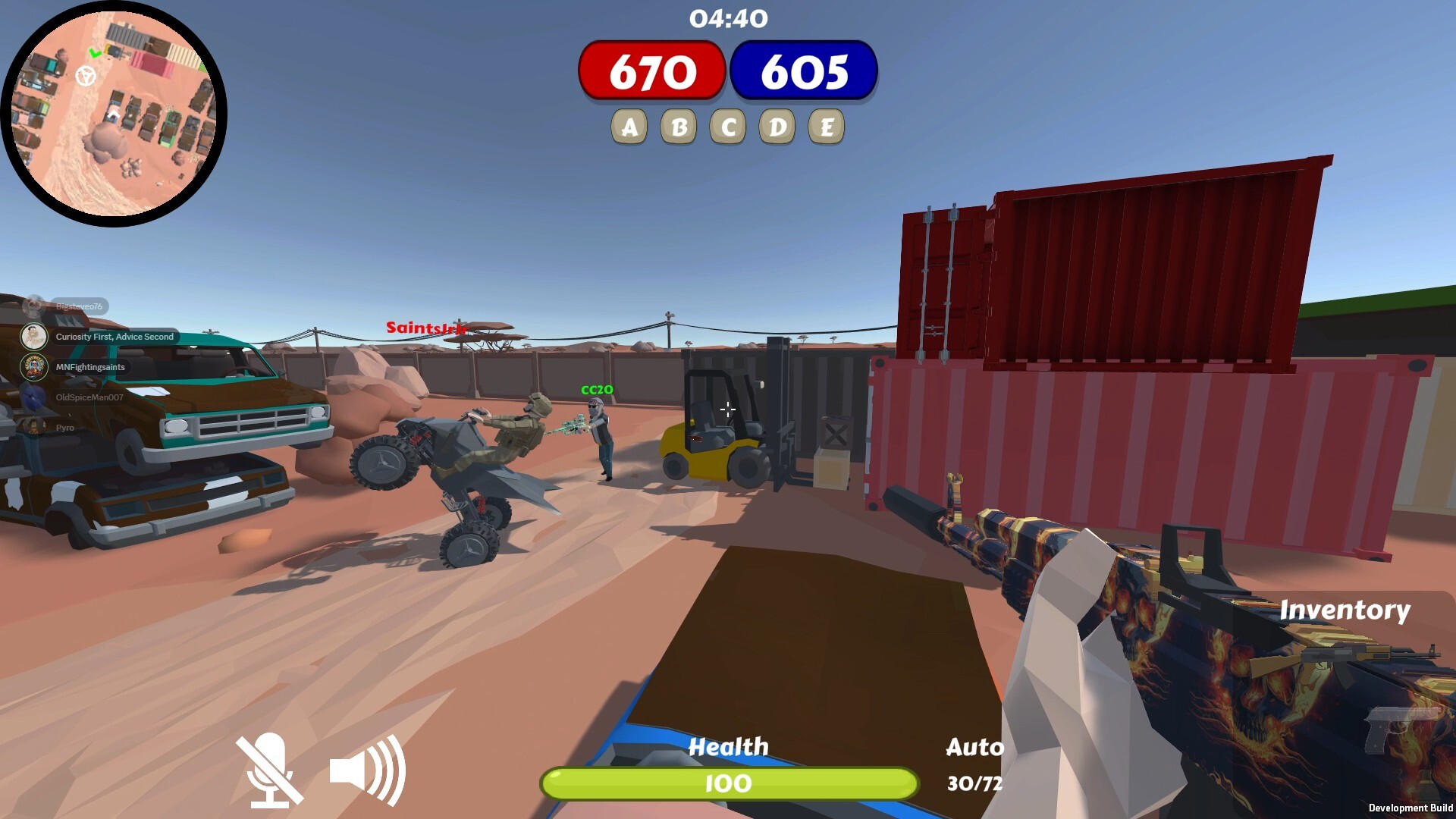
Task: Select capture point B icon
Action: (x=679, y=127)
